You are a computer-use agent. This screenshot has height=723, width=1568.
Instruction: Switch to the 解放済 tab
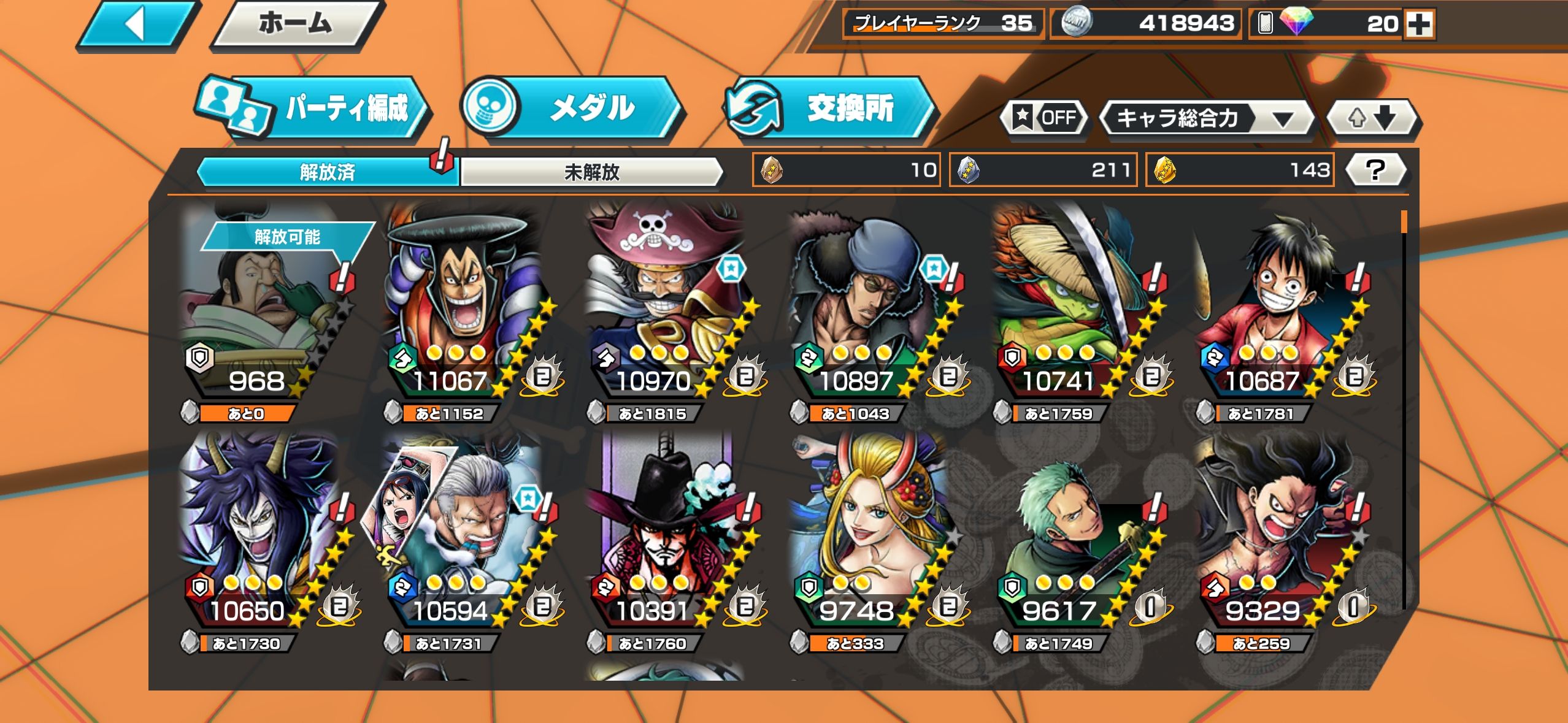tap(327, 172)
